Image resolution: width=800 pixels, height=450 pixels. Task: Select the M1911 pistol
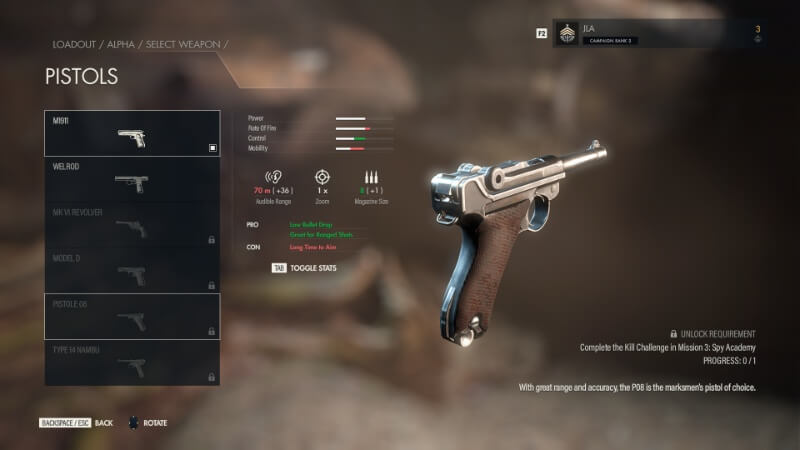tap(132, 134)
